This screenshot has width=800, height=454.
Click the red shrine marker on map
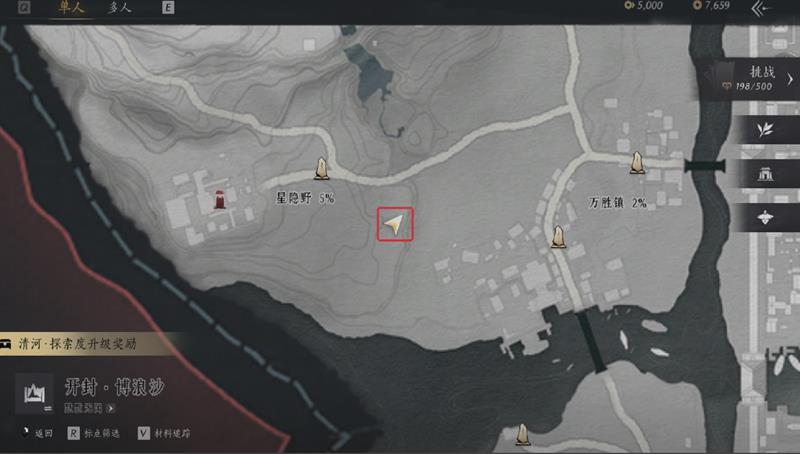pyautogui.click(x=219, y=197)
